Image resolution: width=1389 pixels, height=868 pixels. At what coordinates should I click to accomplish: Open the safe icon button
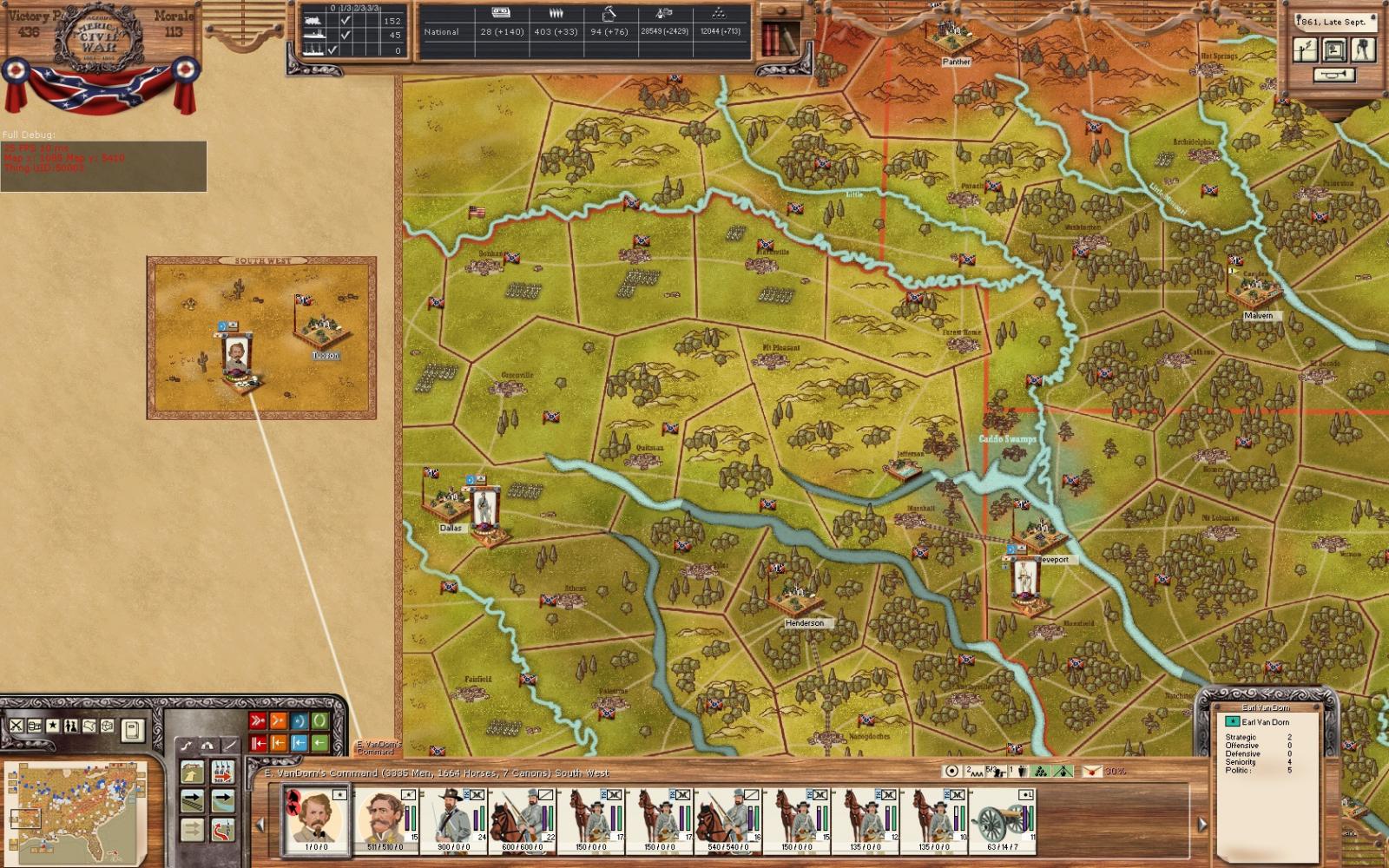1334,50
